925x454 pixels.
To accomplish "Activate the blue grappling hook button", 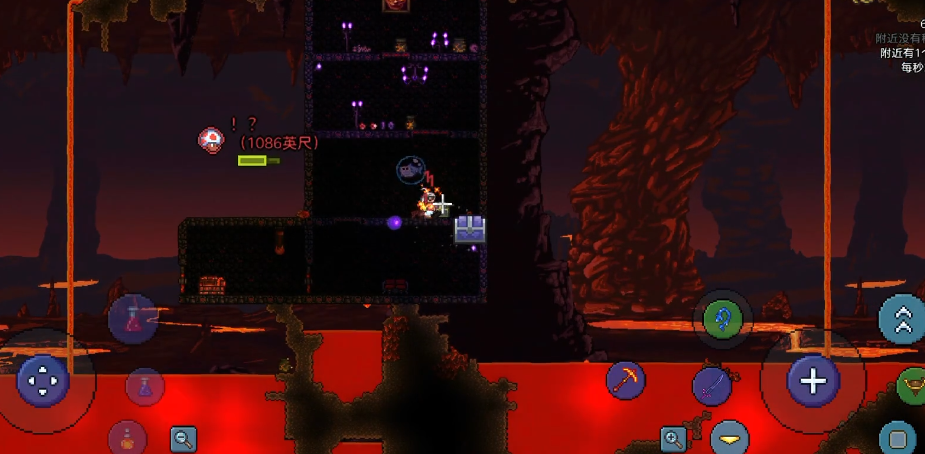I will point(721,320).
